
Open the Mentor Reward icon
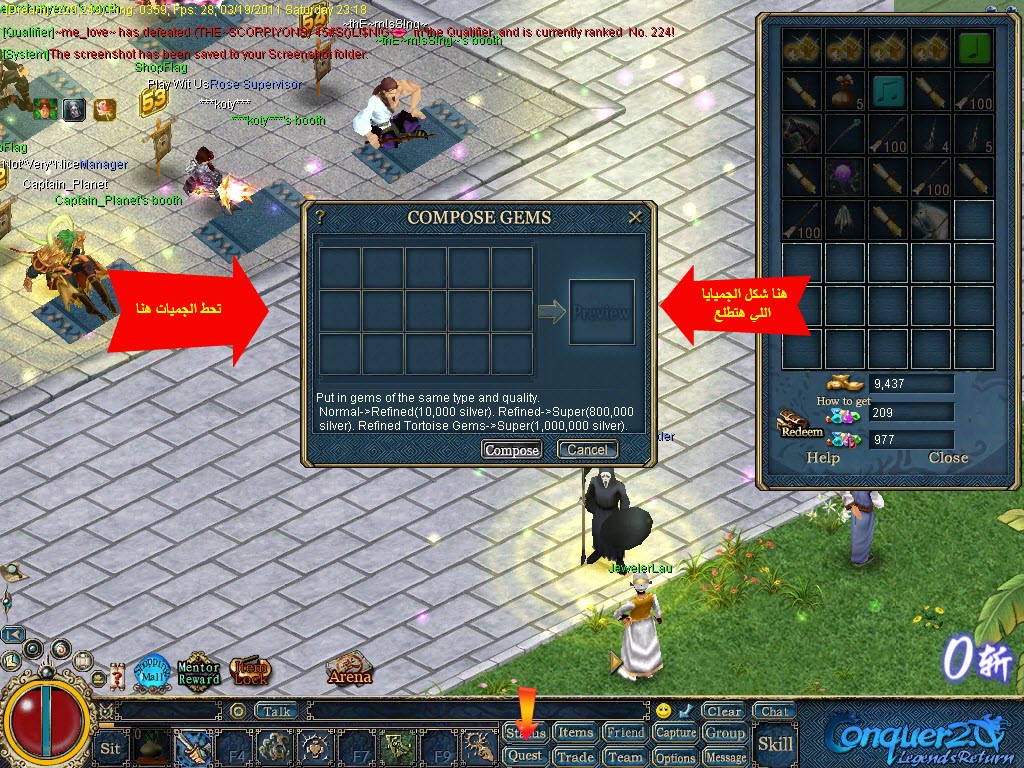[198, 672]
